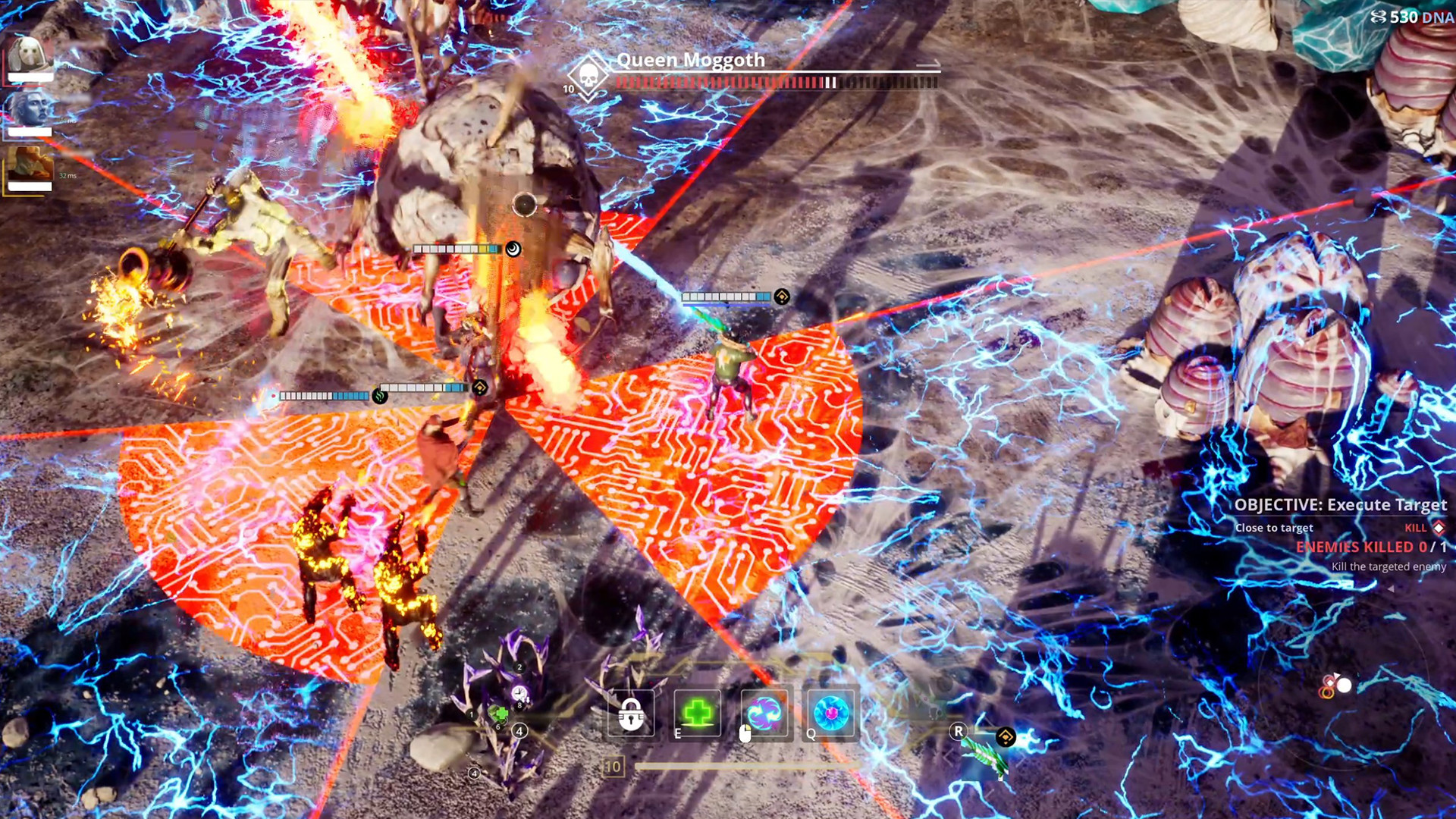Toggle the yellow diamond badge on the weapon slot
This screenshot has height=819, width=1456.
pyautogui.click(x=1006, y=737)
